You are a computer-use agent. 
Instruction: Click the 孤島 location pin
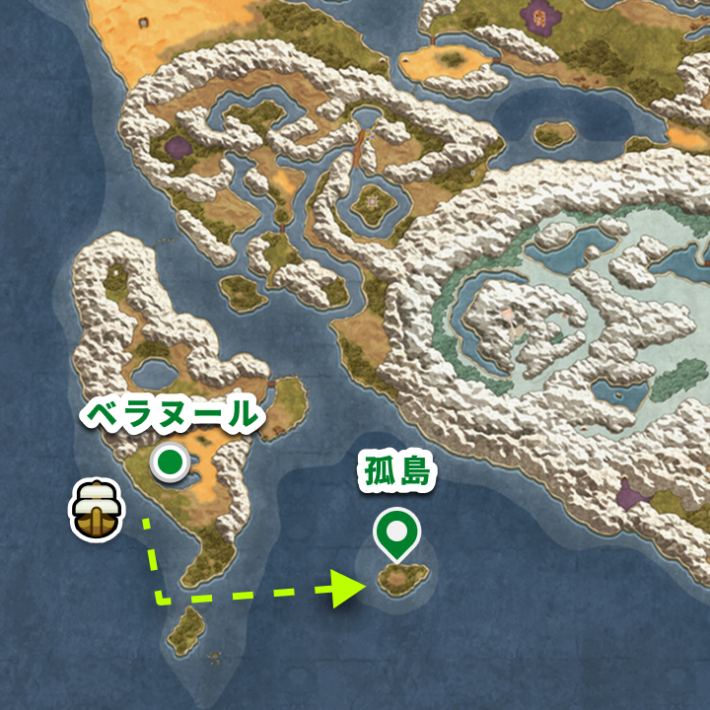397,533
